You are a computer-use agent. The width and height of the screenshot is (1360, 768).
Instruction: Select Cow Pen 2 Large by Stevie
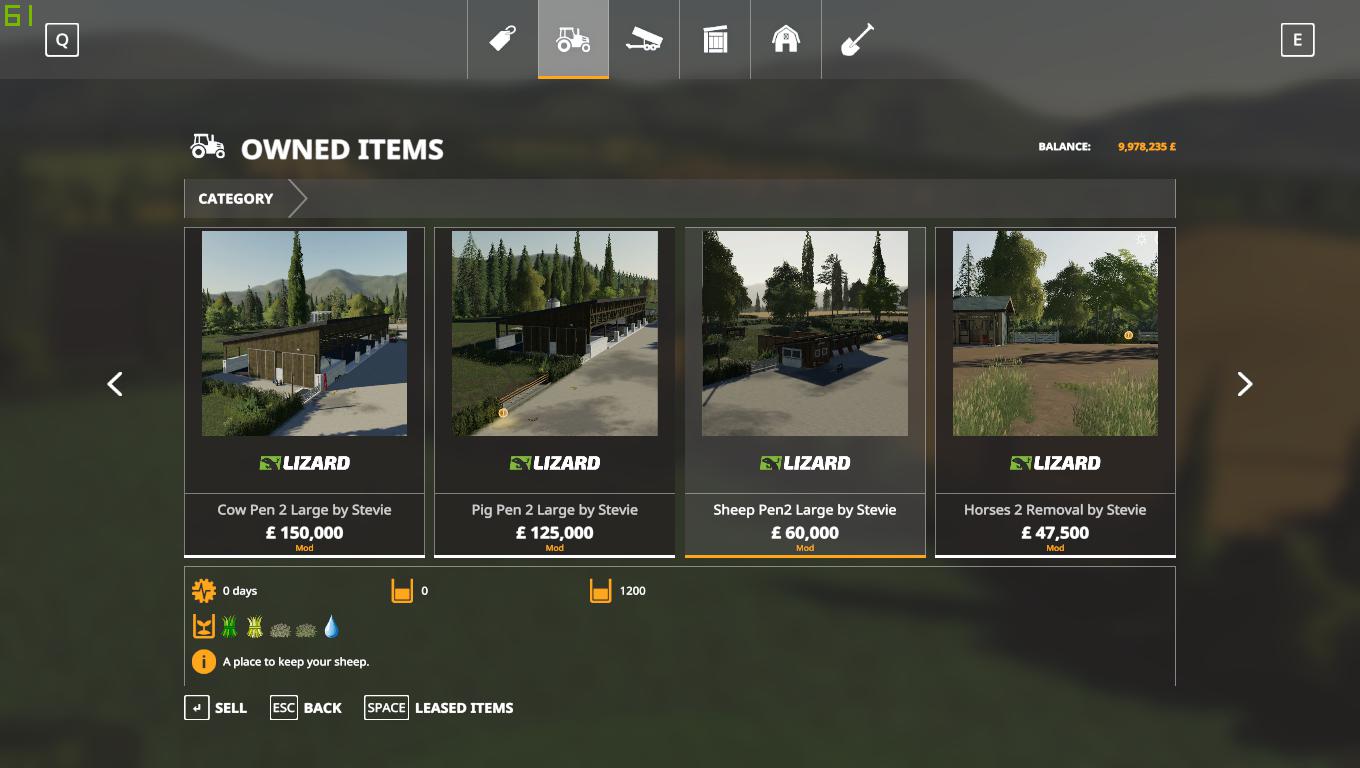304,391
